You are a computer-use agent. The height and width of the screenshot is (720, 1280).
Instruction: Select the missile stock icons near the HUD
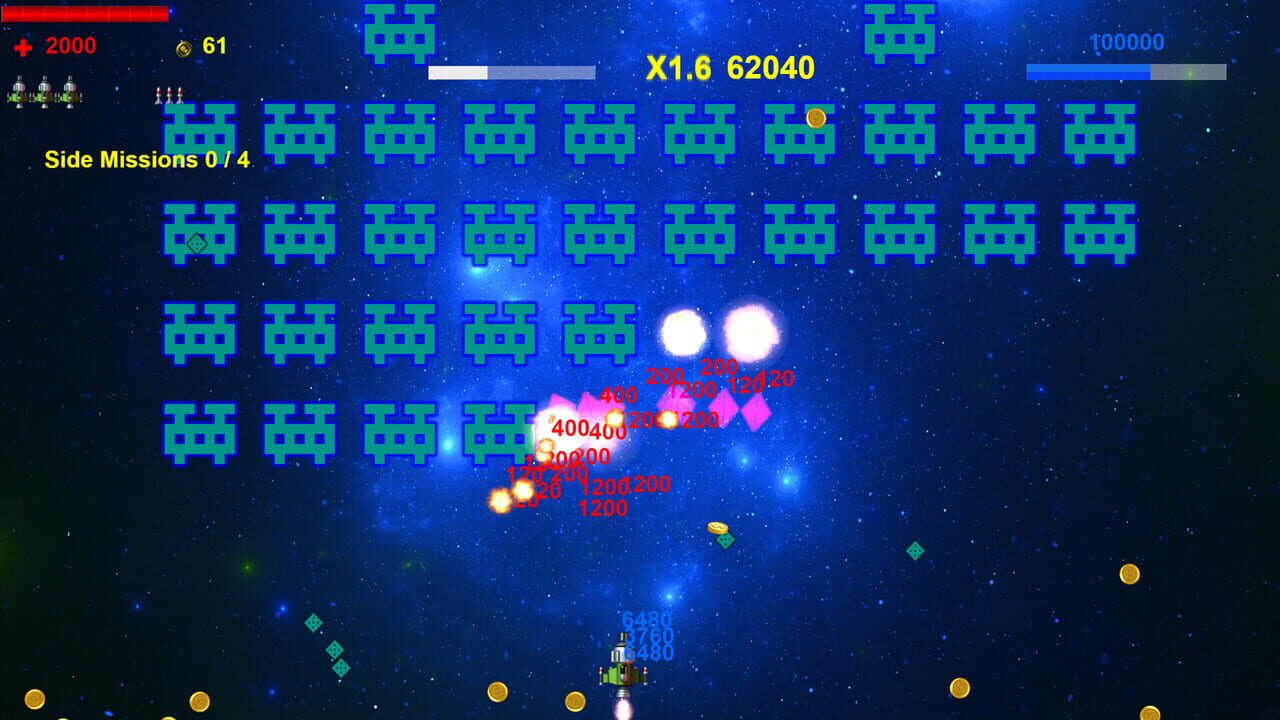170,93
